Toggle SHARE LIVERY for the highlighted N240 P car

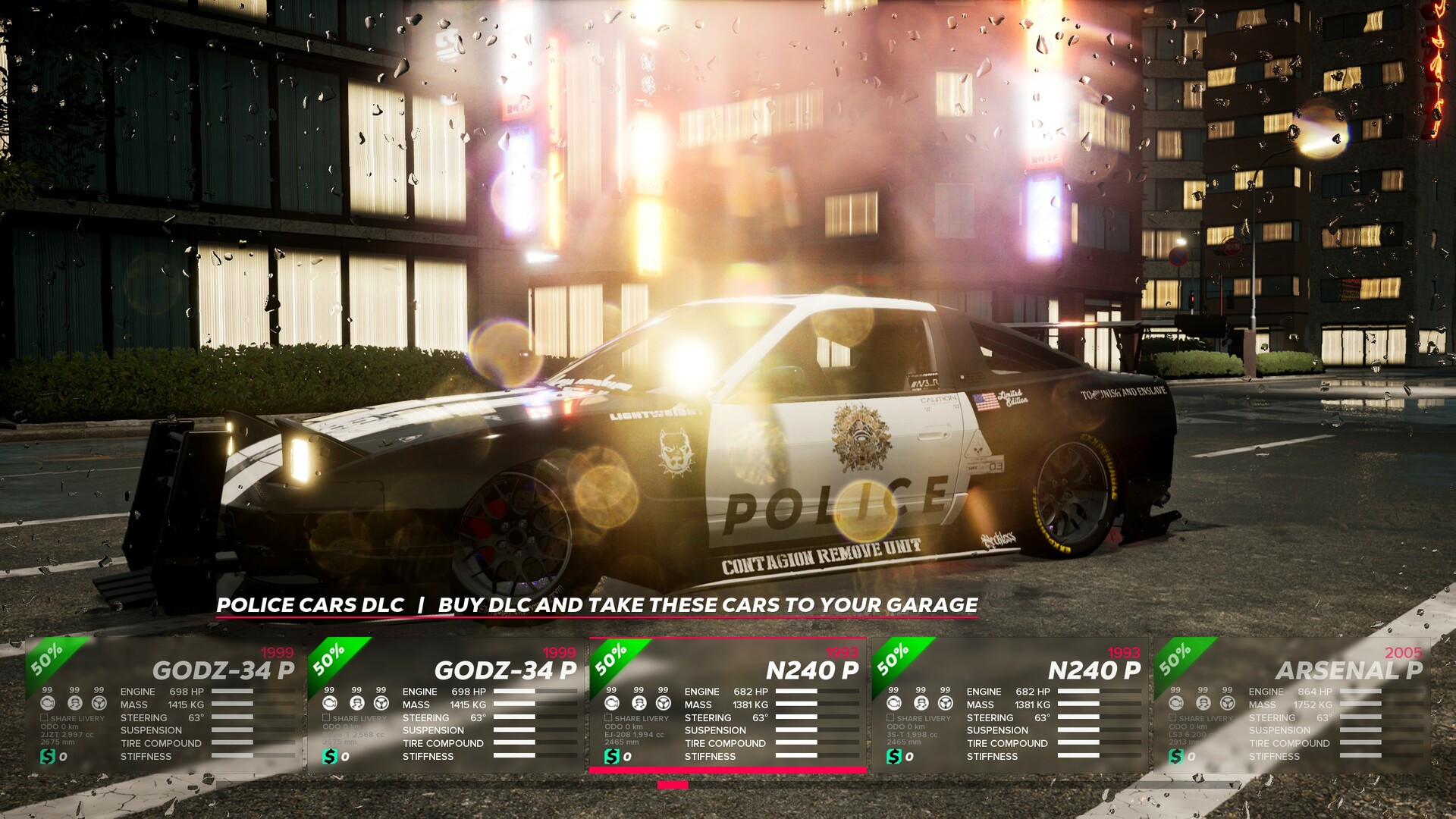[x=607, y=717]
